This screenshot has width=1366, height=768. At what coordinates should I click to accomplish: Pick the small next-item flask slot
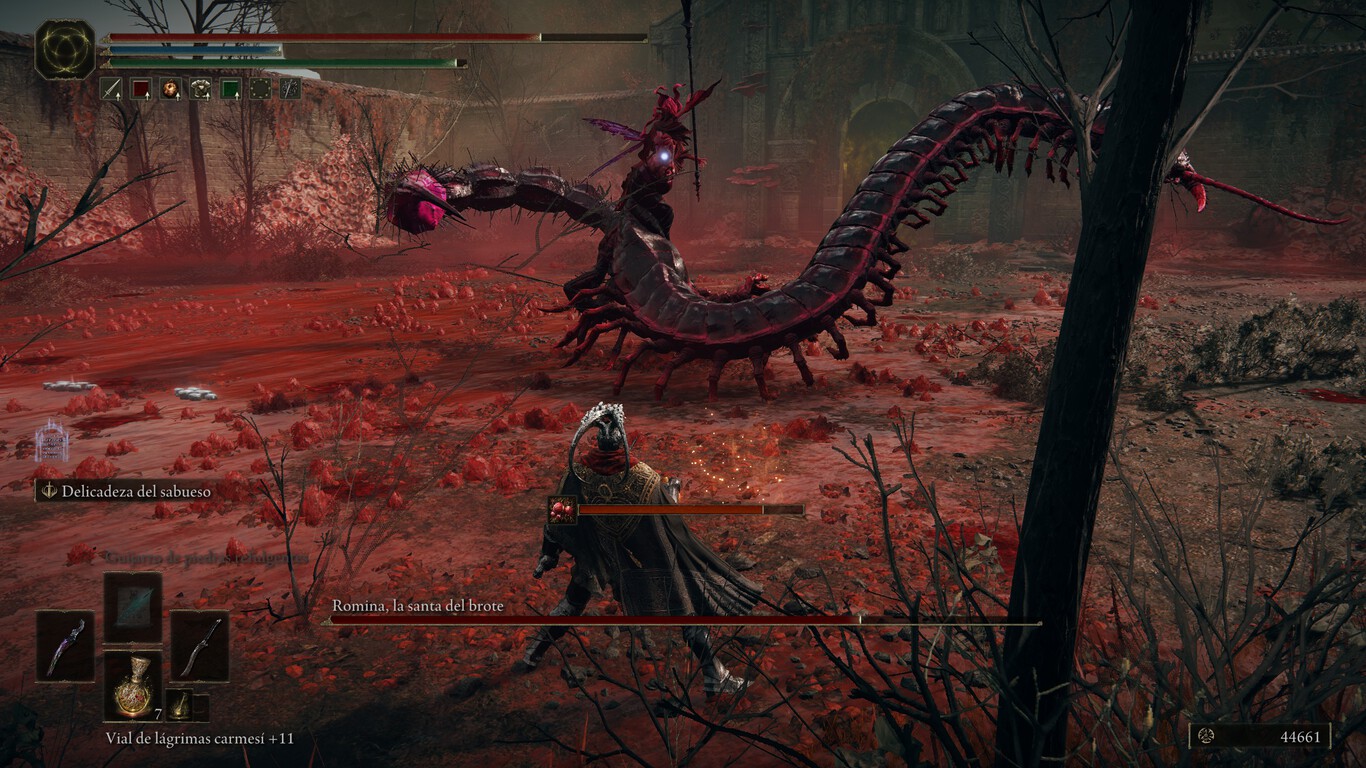click(180, 704)
